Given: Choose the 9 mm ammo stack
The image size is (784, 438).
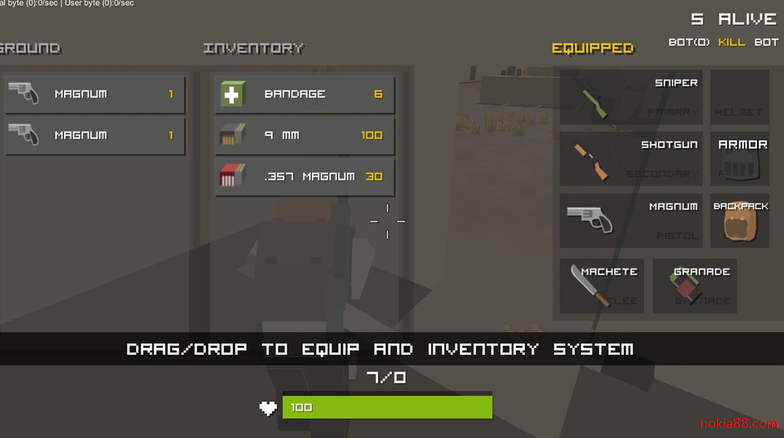Looking at the screenshot, I should point(305,136).
